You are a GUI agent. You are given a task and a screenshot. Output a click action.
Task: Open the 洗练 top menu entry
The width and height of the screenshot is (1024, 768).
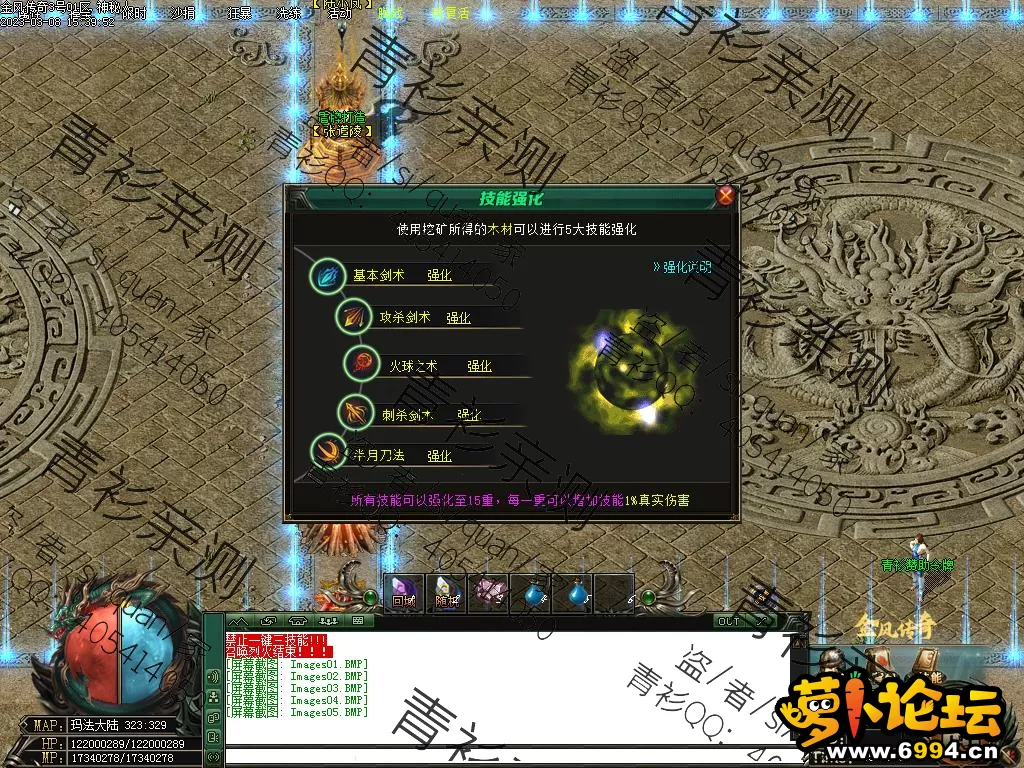[288, 14]
